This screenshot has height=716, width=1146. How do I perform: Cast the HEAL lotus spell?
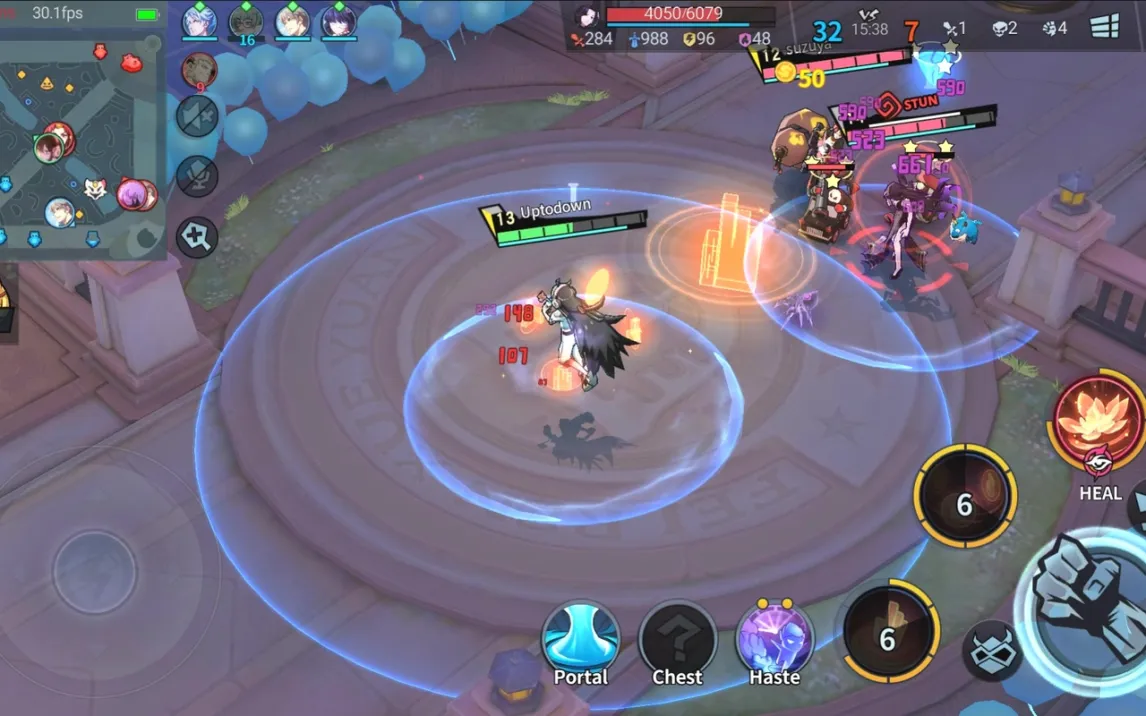(1098, 424)
